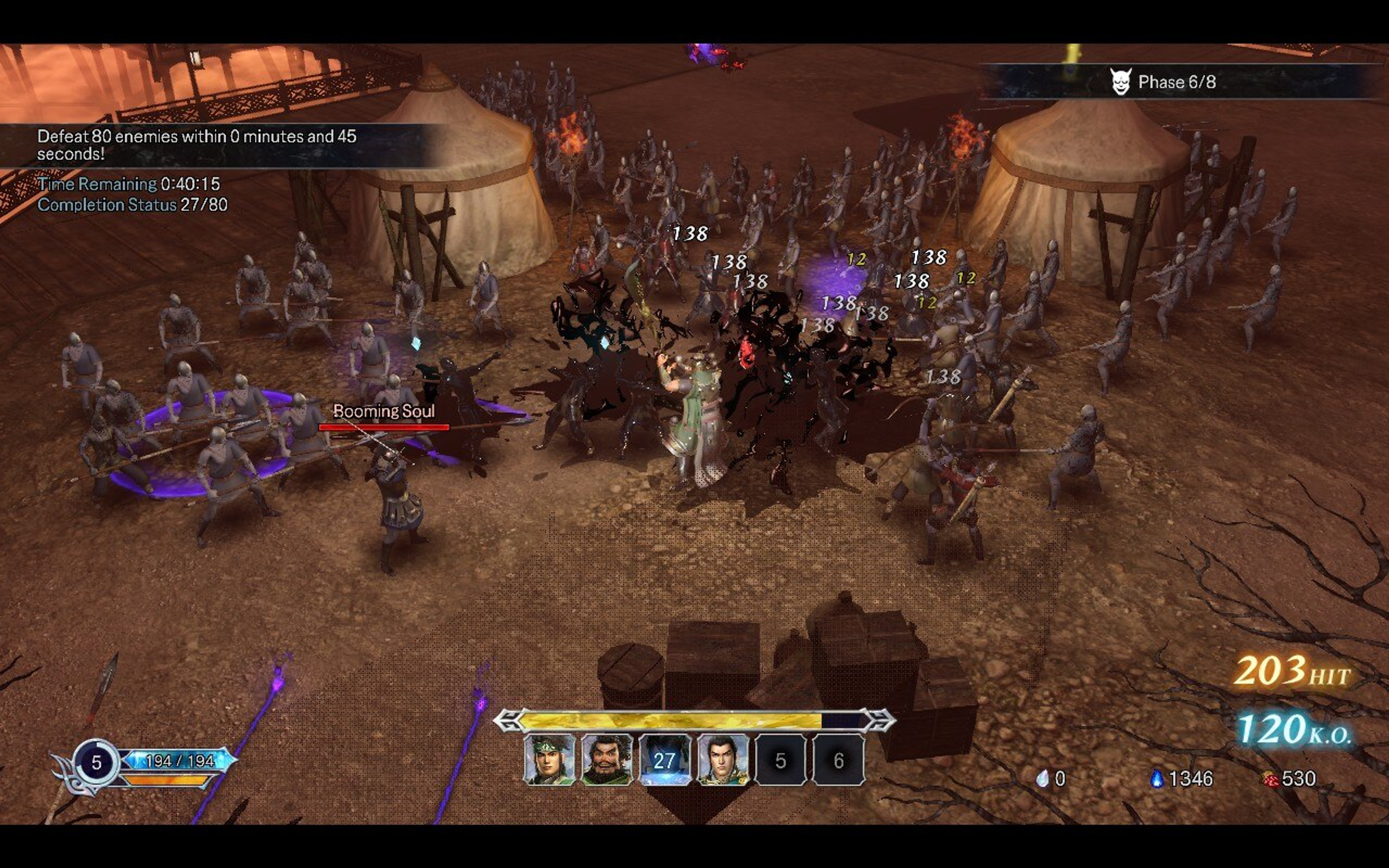The width and height of the screenshot is (1389, 868).
Task: Select the dark slot numbered 6
Action: tap(838, 759)
